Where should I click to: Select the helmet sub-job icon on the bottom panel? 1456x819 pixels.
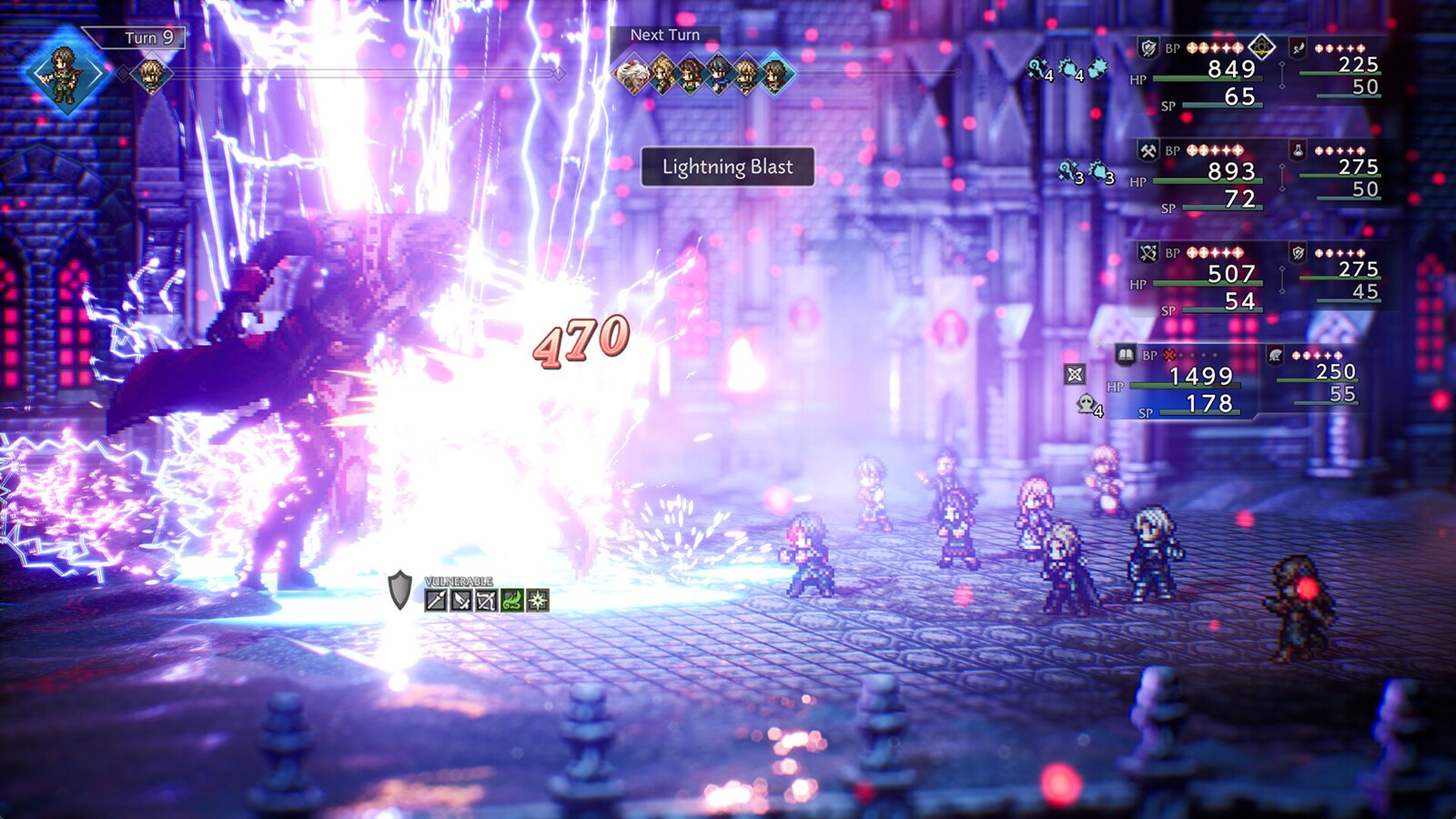tap(1277, 356)
